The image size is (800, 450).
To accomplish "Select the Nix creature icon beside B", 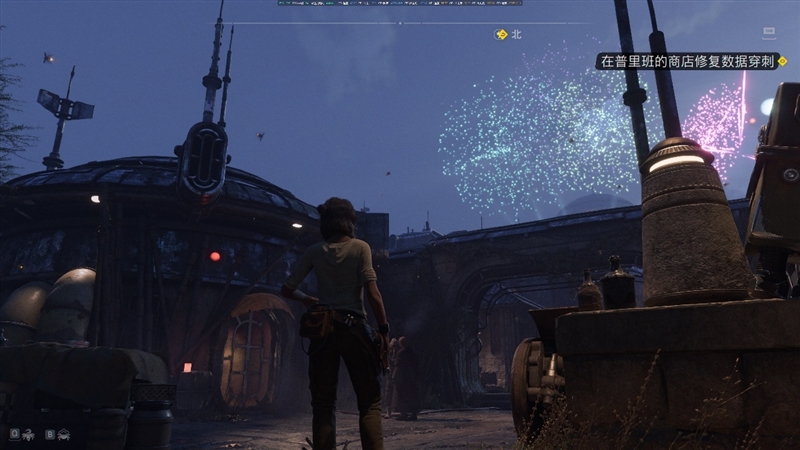I will [x=65, y=435].
